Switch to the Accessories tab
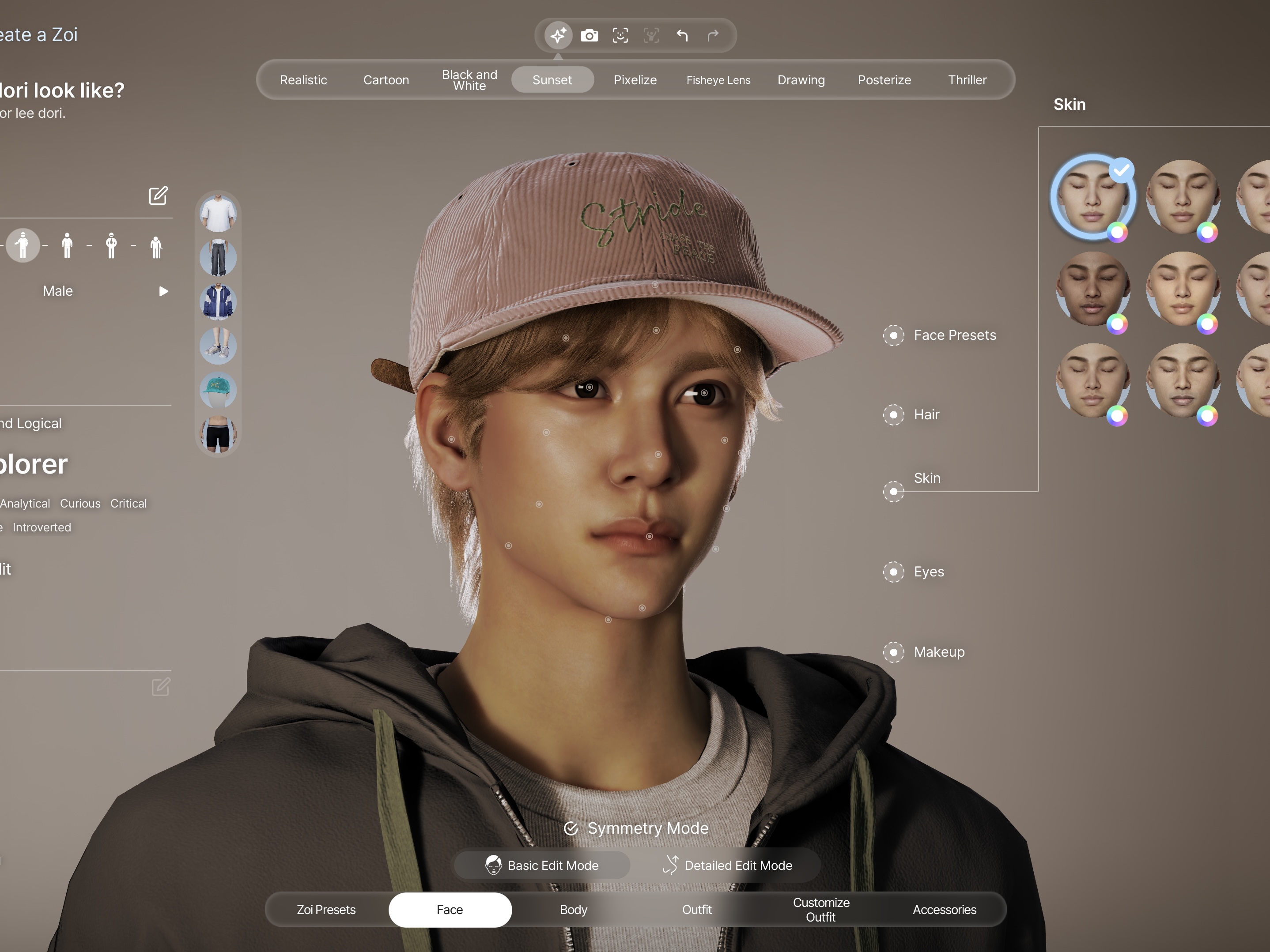Screen dimensions: 1270x952 tap(944, 910)
